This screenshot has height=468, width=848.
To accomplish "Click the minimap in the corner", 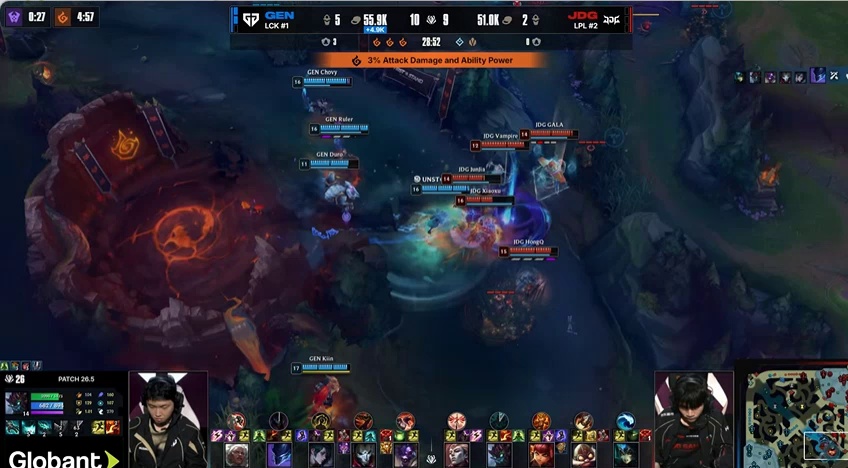I will tap(792, 415).
